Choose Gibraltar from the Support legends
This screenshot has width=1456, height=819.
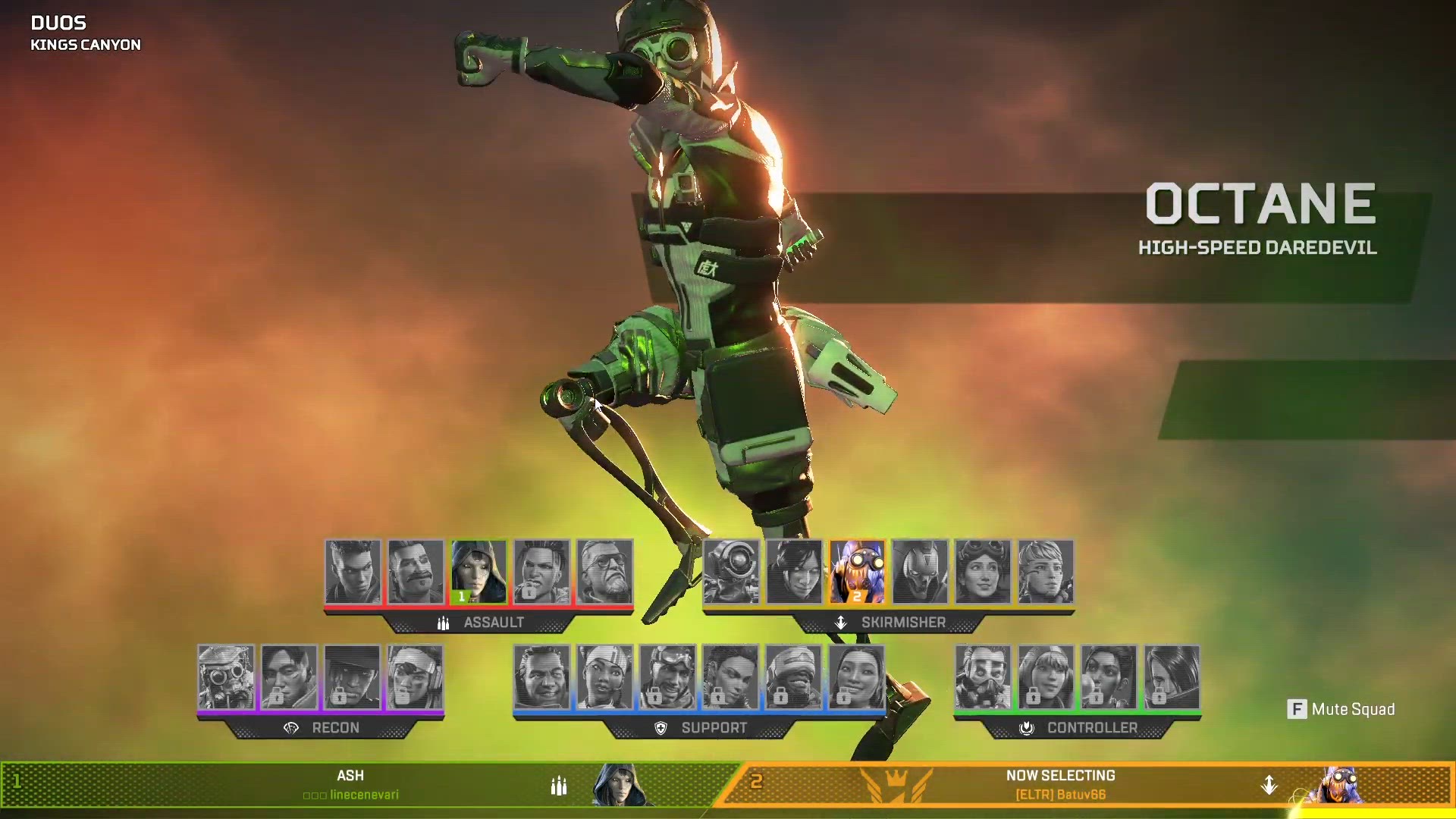(541, 677)
